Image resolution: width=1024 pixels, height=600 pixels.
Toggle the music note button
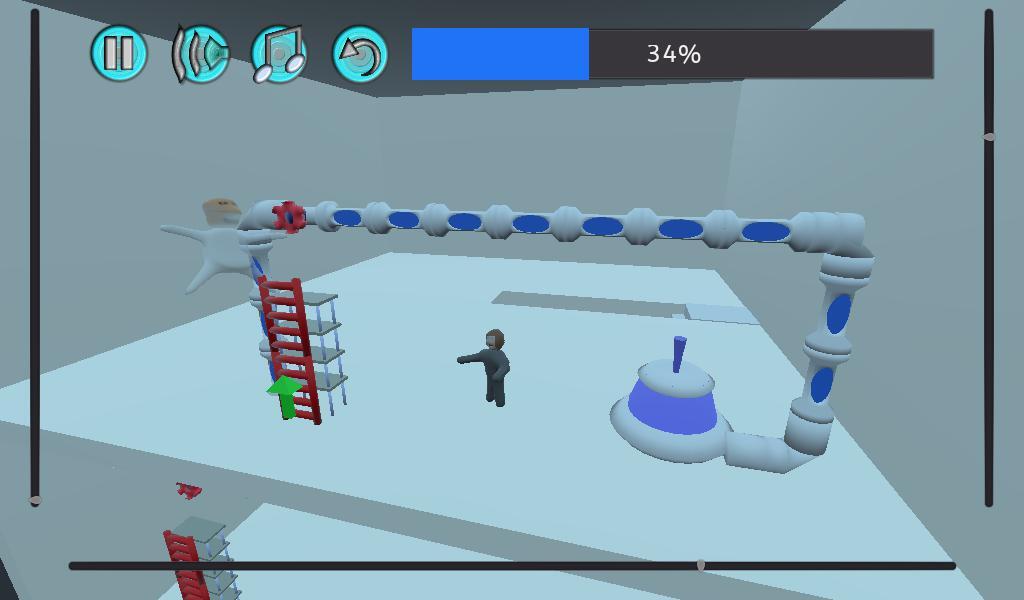[x=279, y=53]
